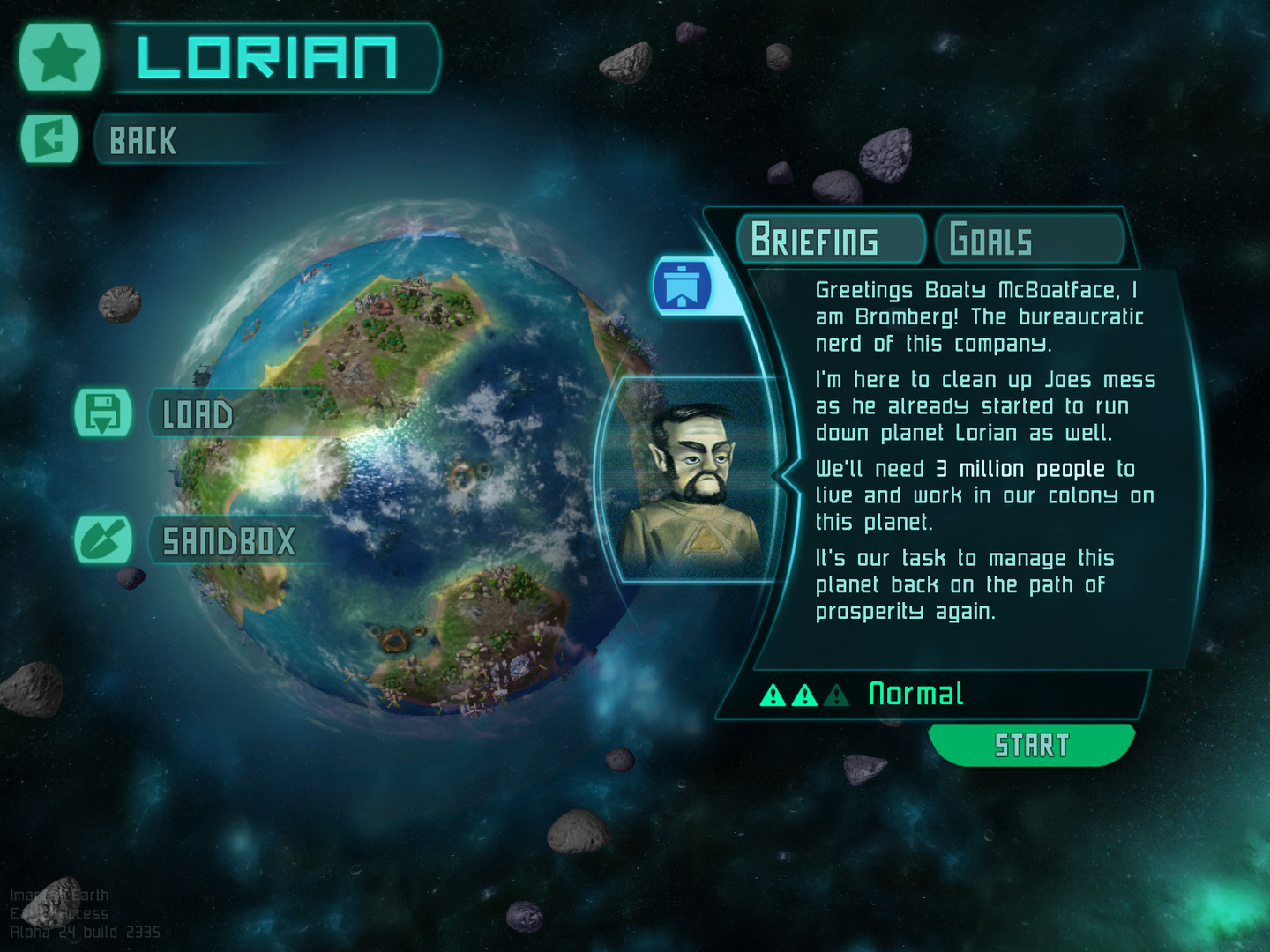Enter Sandbox mode via its text label
Image resolution: width=1270 pixels, height=952 pixels.
tap(228, 539)
